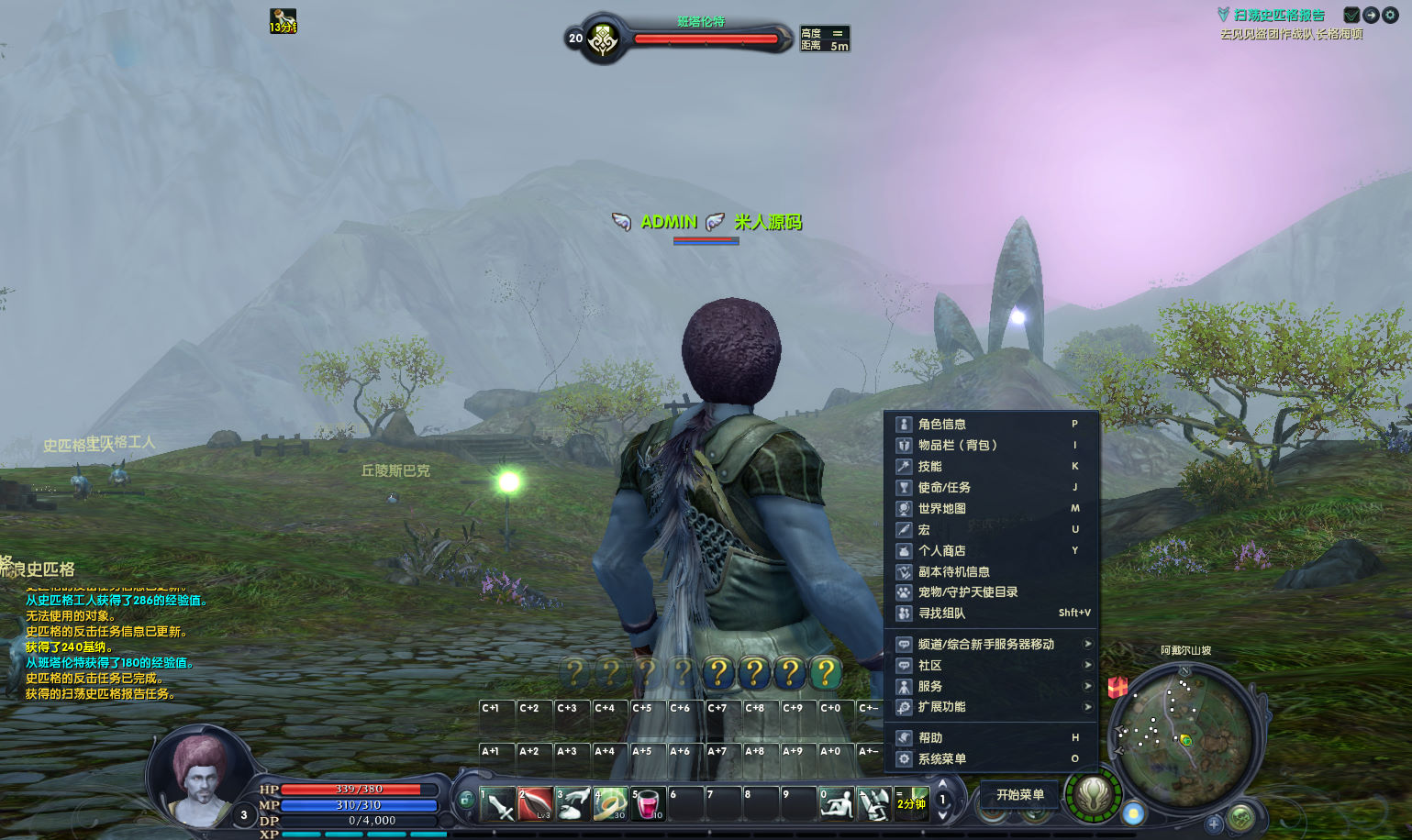
Task: Toggle the hotbar padlock icon
Action: click(x=466, y=801)
